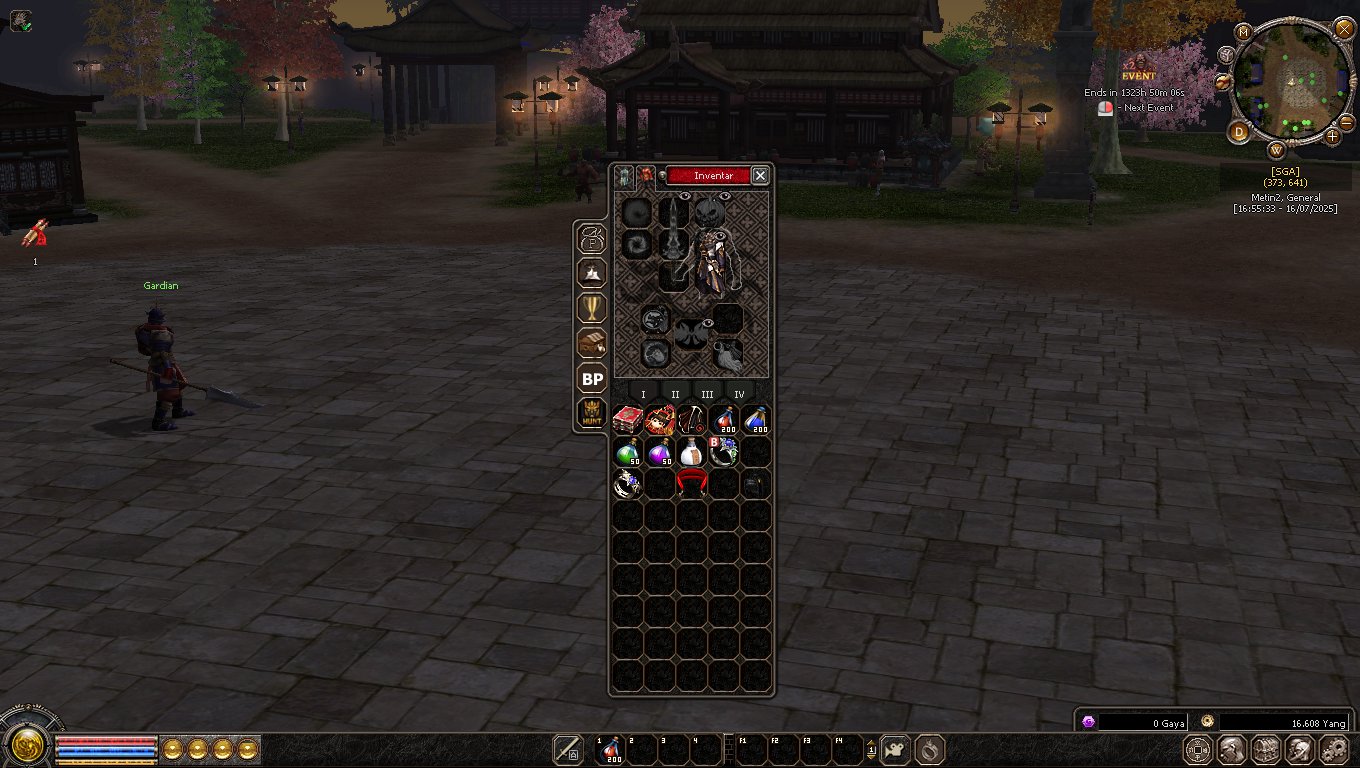Choose the white bottle item
The image size is (1360, 768).
(x=691, y=453)
